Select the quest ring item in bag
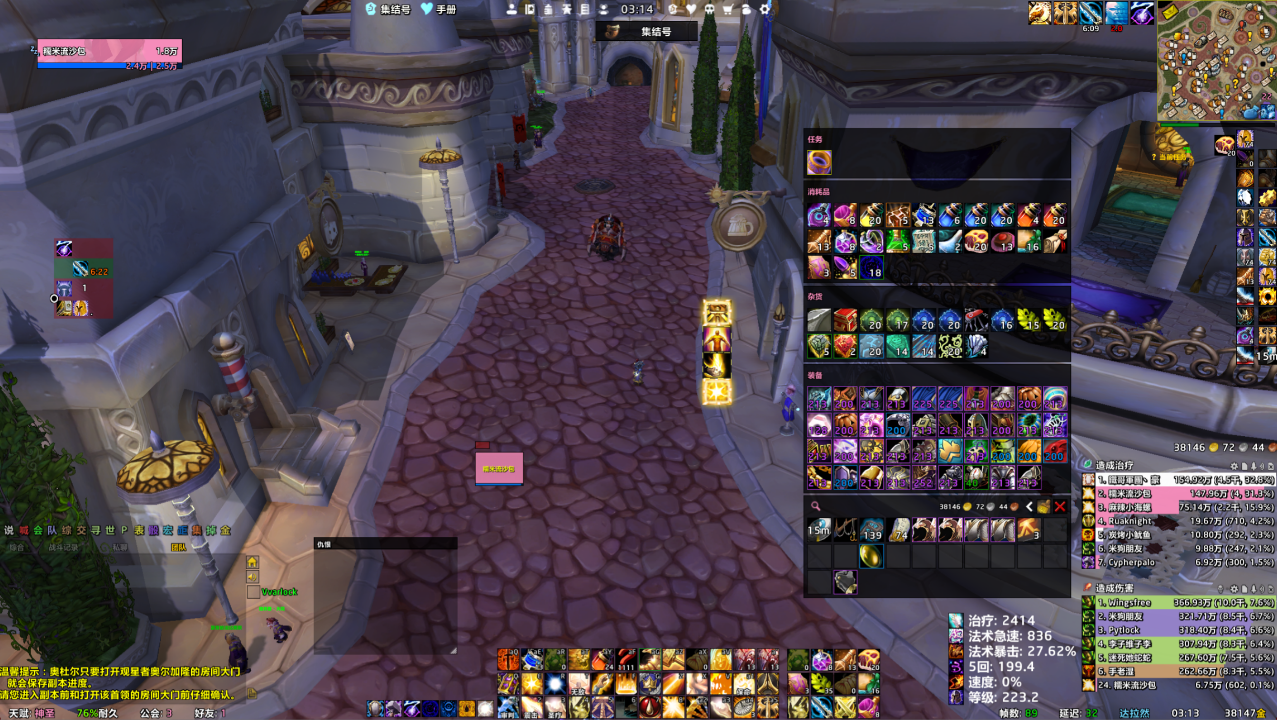 tap(819, 162)
